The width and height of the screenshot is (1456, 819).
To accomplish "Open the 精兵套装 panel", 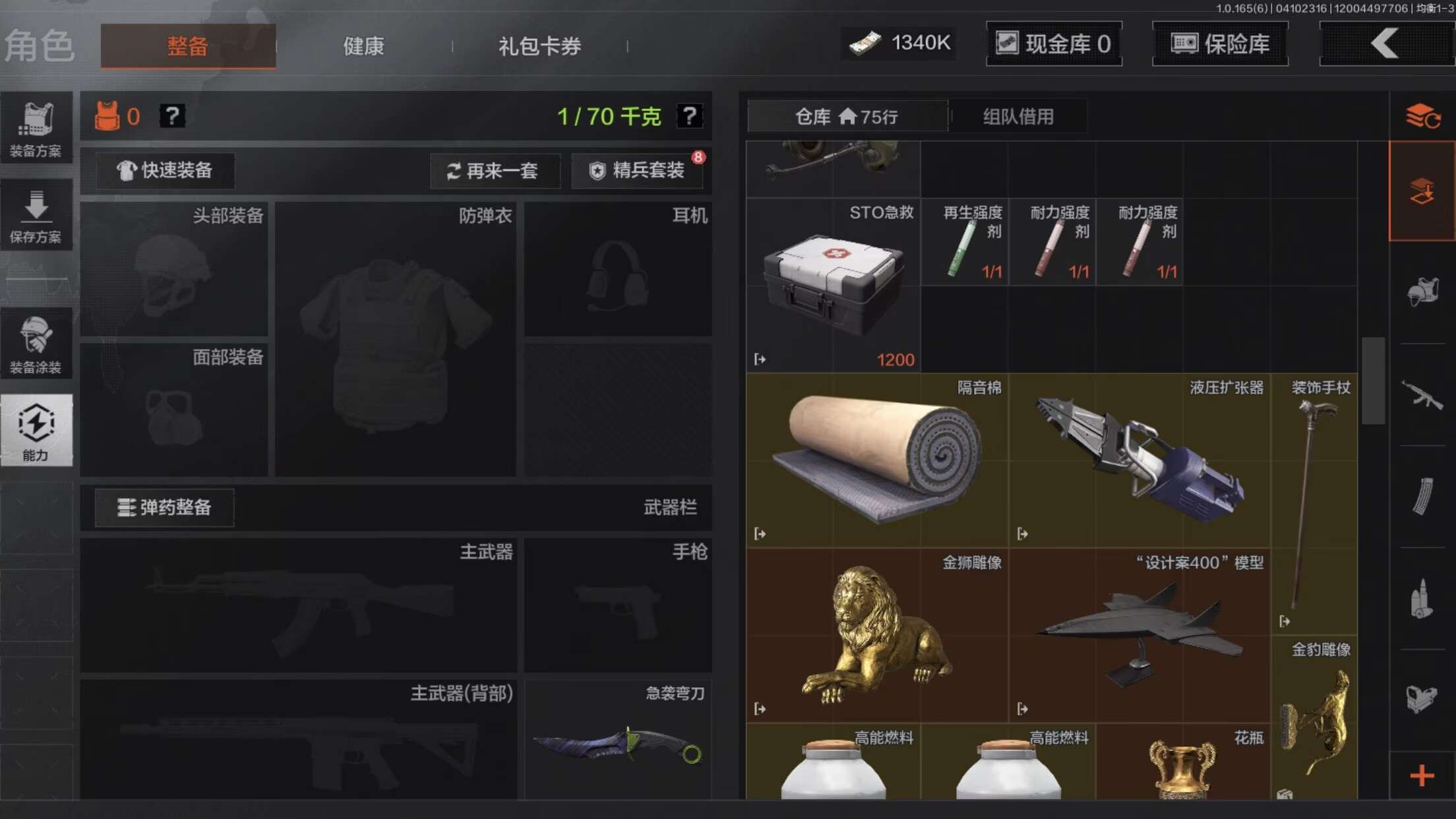I will [636, 170].
